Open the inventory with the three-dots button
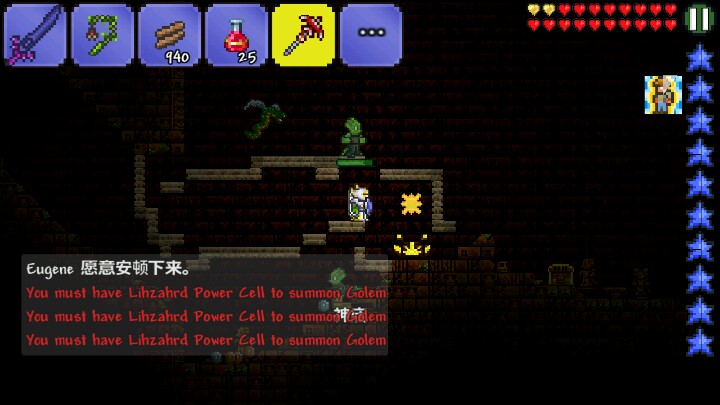This screenshot has height=405, width=720. [371, 35]
